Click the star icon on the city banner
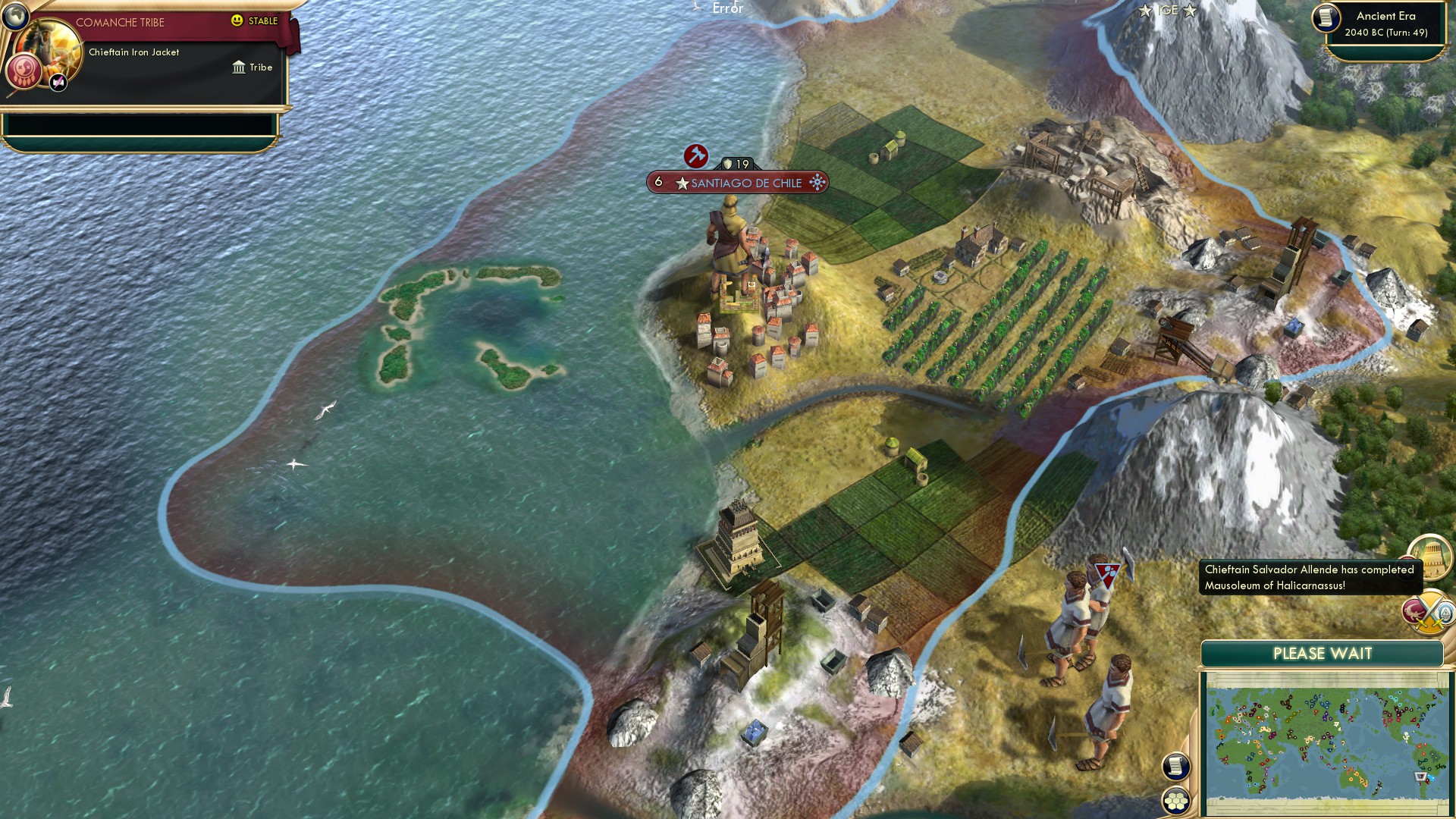The height and width of the screenshot is (819, 1456). 684,183
